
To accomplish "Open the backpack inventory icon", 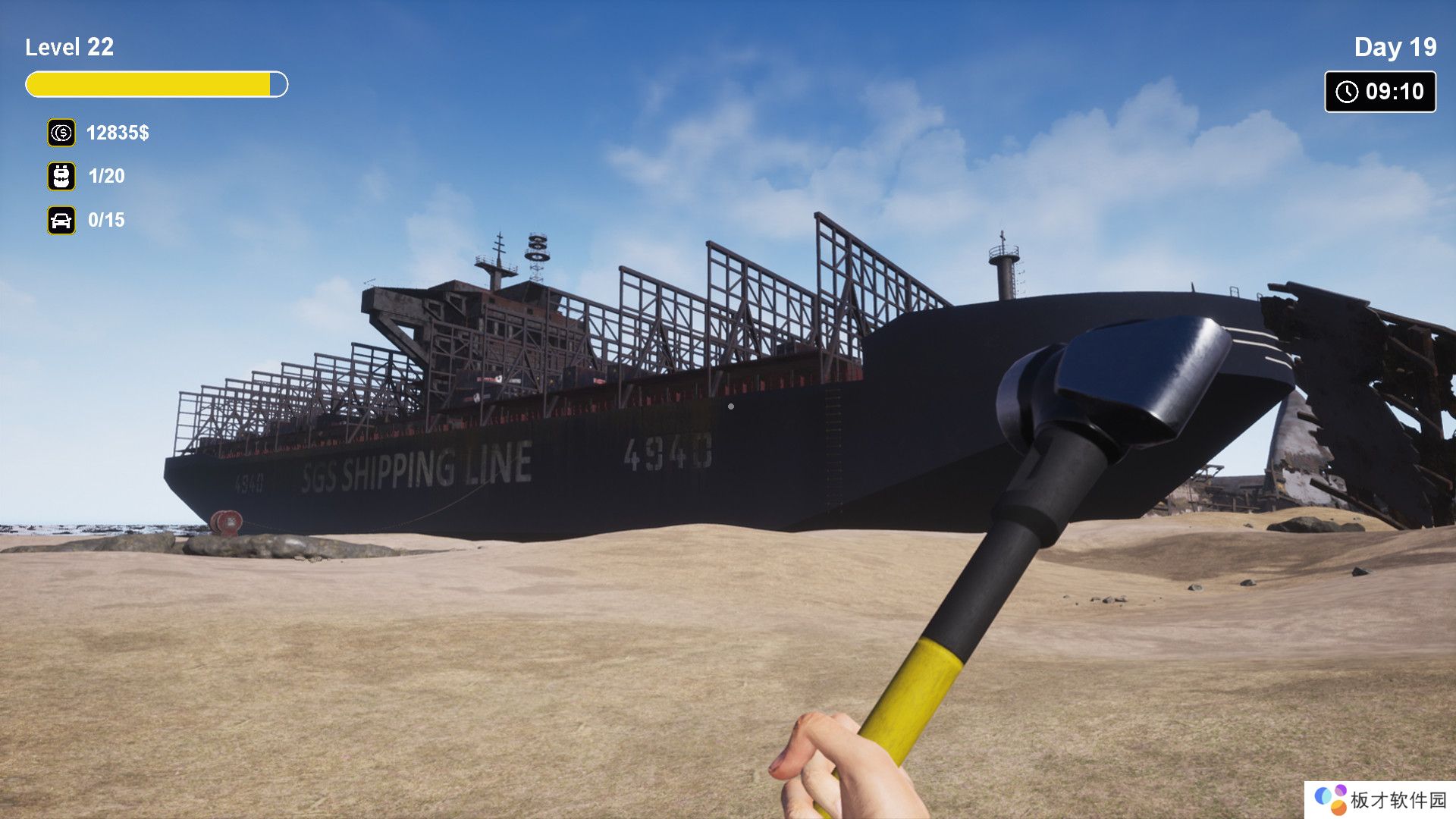I will click(x=61, y=176).
